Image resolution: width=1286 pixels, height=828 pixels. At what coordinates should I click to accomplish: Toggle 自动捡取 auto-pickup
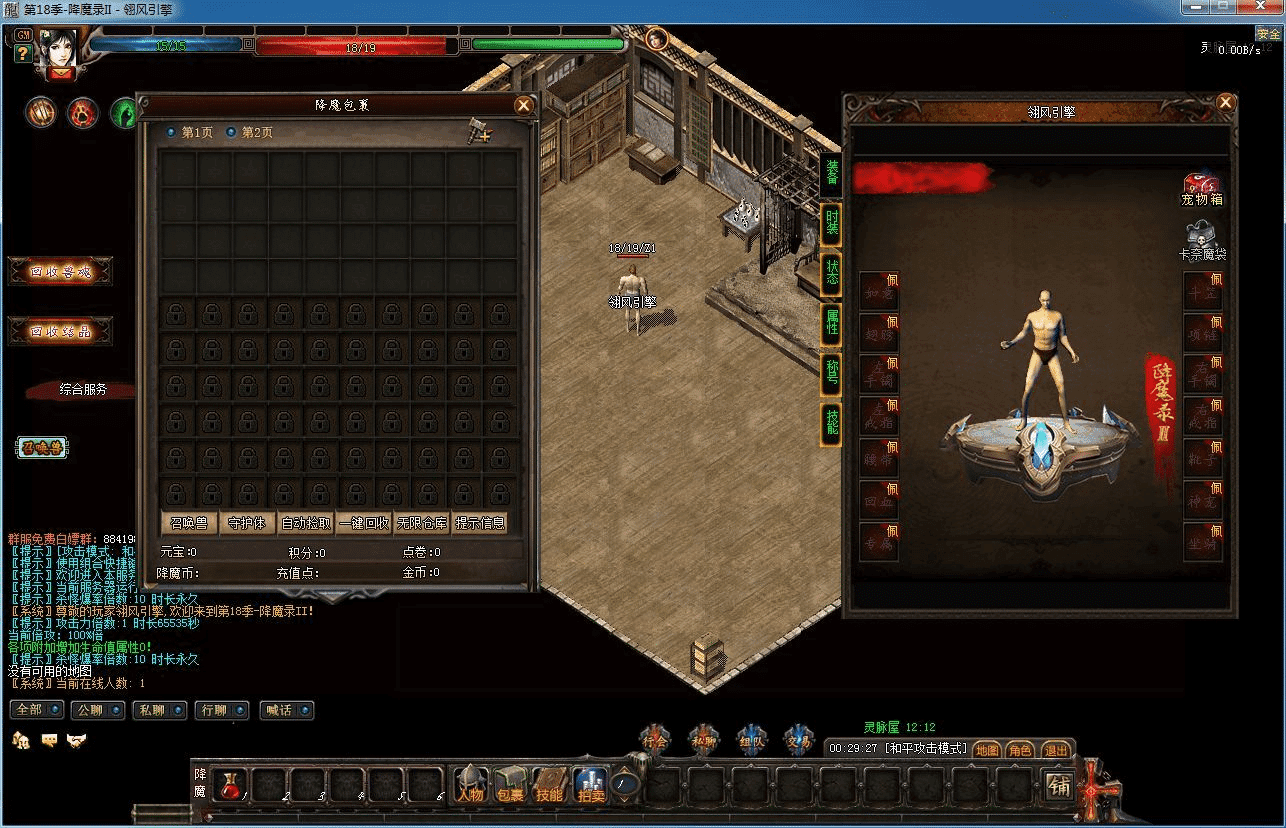(306, 523)
